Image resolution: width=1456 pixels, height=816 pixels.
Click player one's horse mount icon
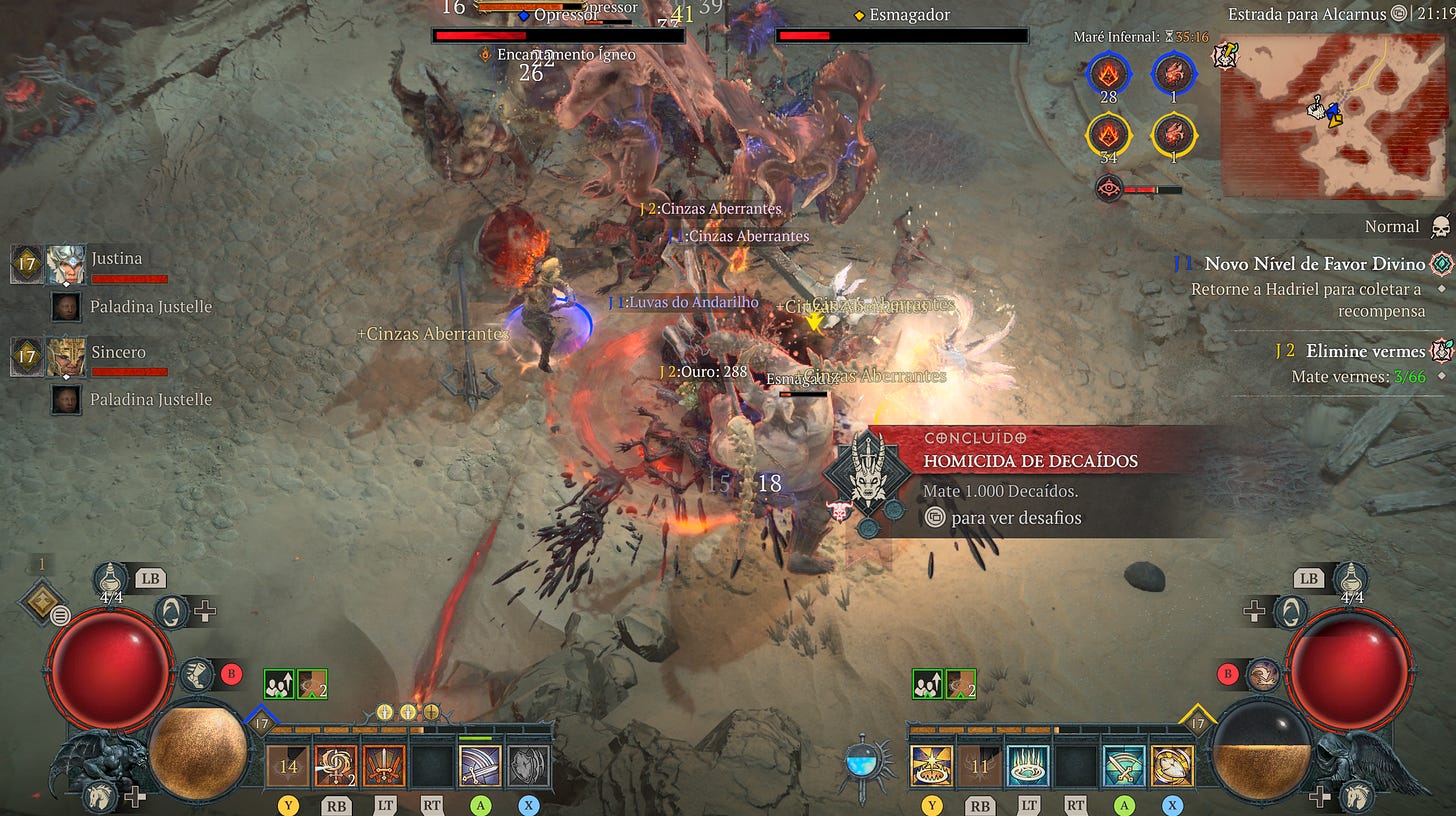pos(100,796)
